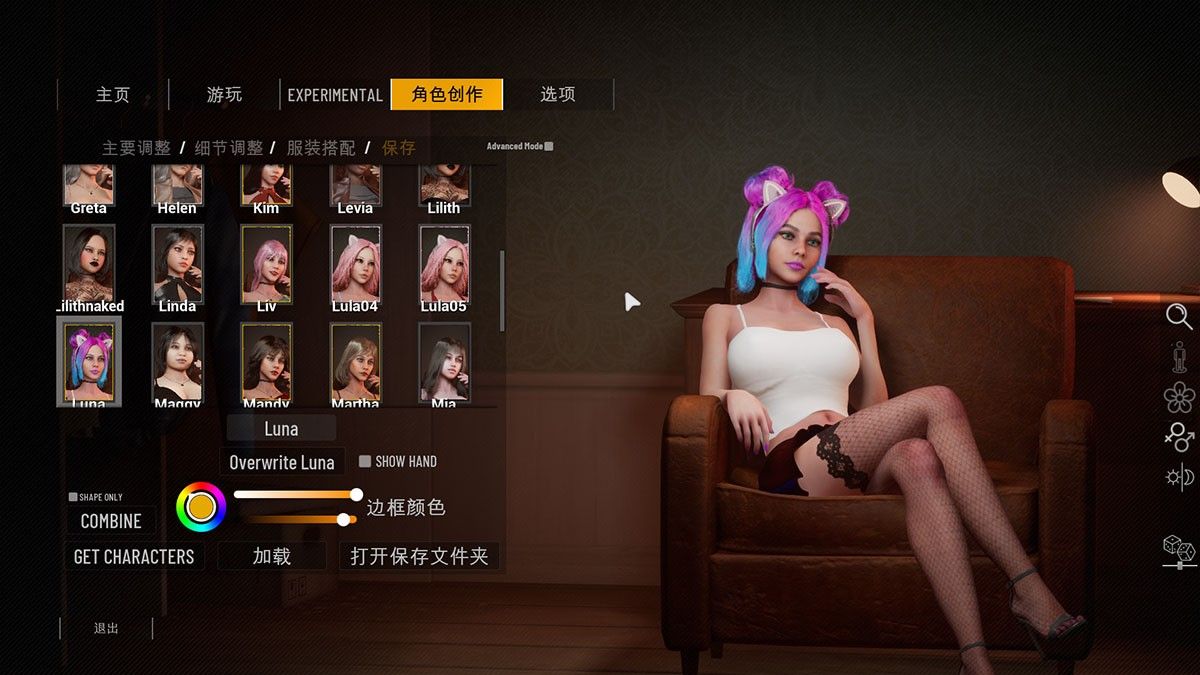Toggle the Advanced Mode checkbox
Screen dimensions: 1200x675
[x=549, y=146]
